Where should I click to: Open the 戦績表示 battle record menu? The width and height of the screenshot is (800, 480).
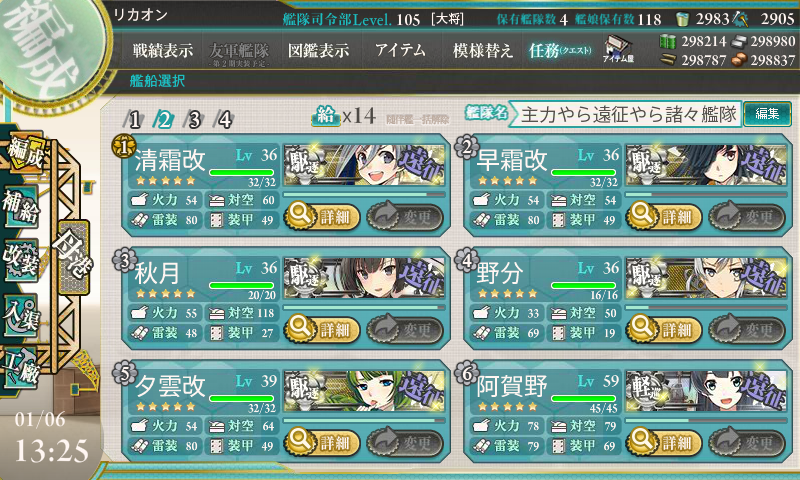tap(163, 50)
